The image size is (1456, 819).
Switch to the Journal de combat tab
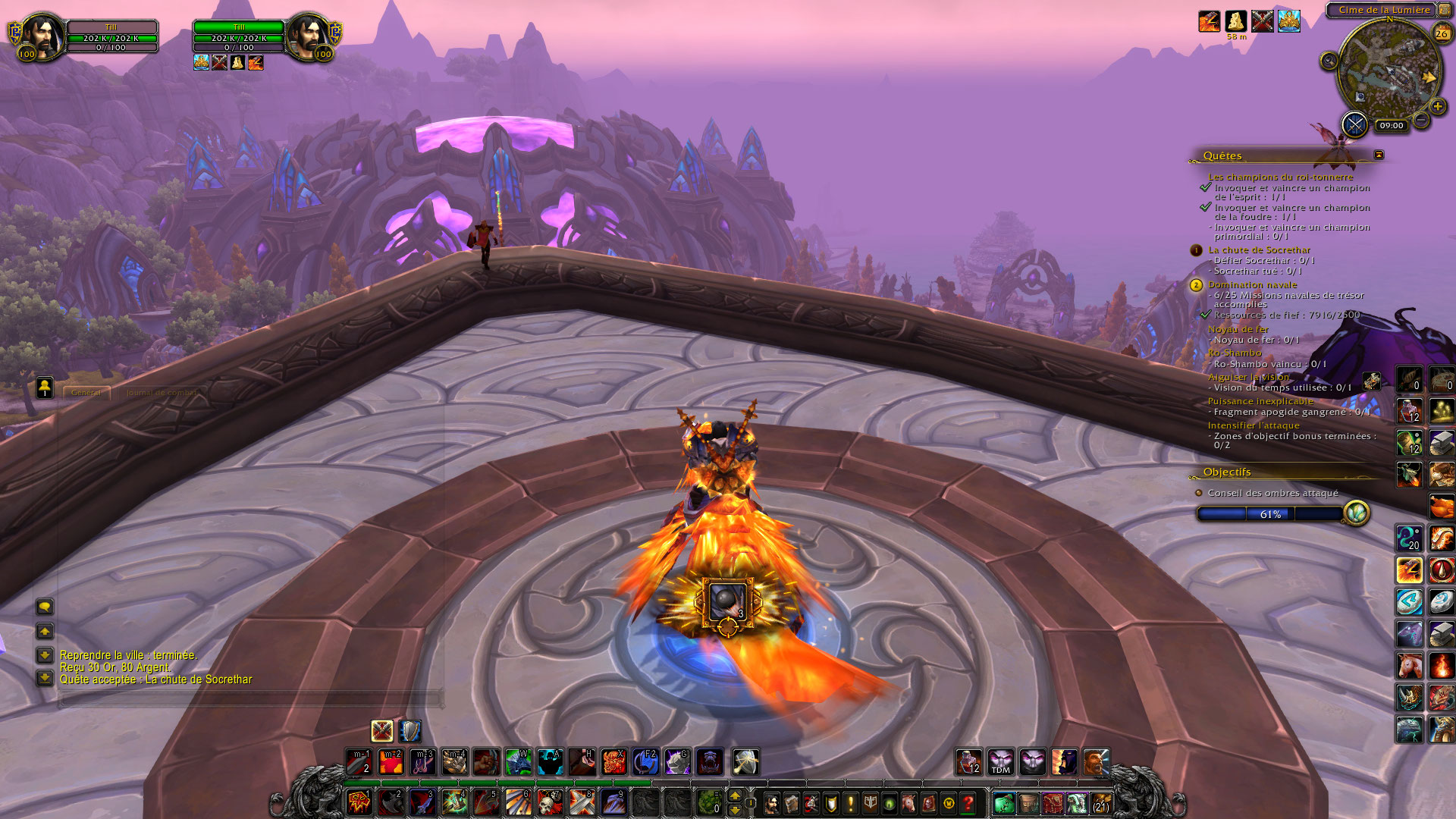coord(162,393)
